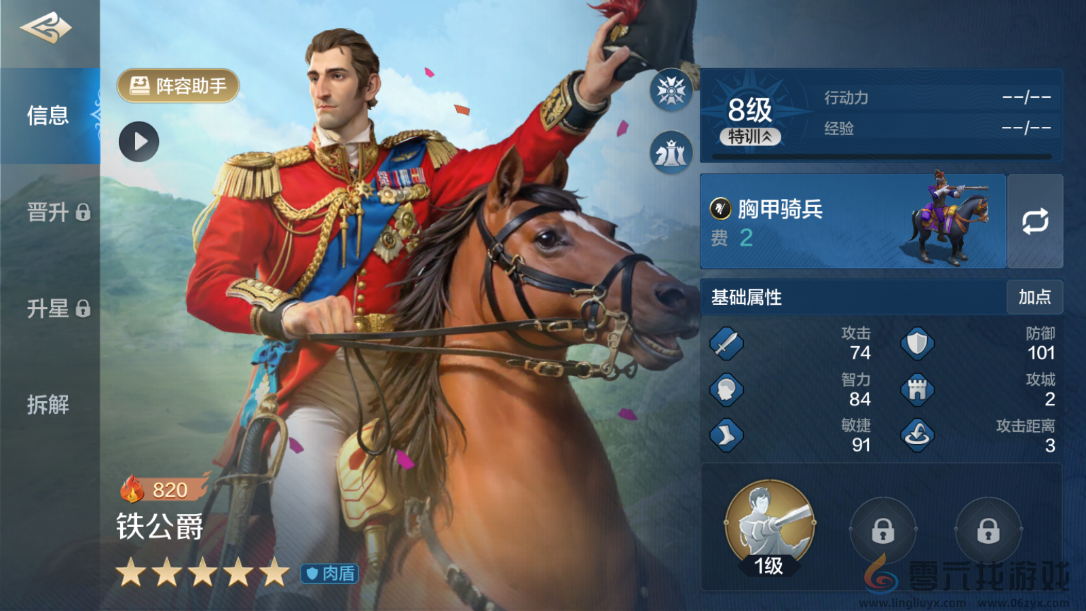Open the 阵容助手 lineup assistant
Image resolution: width=1086 pixels, height=611 pixels.
(179, 86)
